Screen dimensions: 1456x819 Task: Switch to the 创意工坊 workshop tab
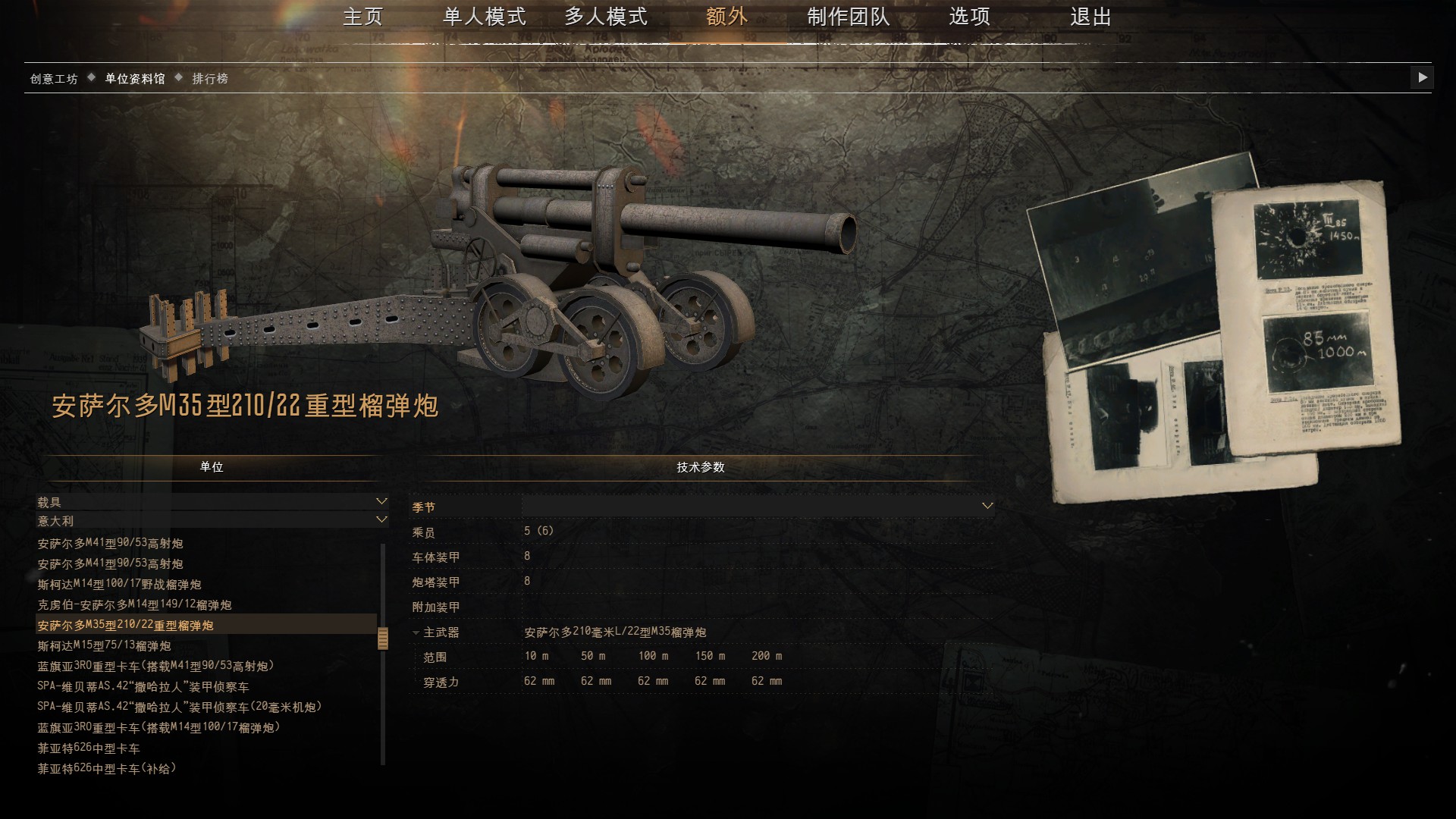pos(54,79)
